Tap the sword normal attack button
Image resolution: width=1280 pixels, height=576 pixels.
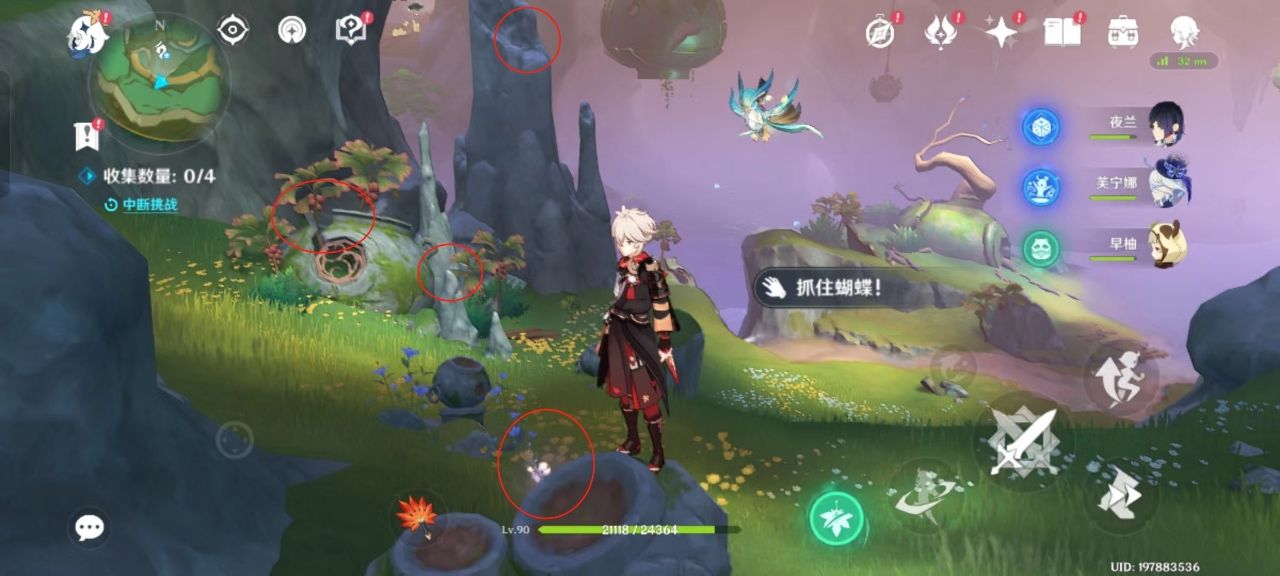(x=1022, y=441)
